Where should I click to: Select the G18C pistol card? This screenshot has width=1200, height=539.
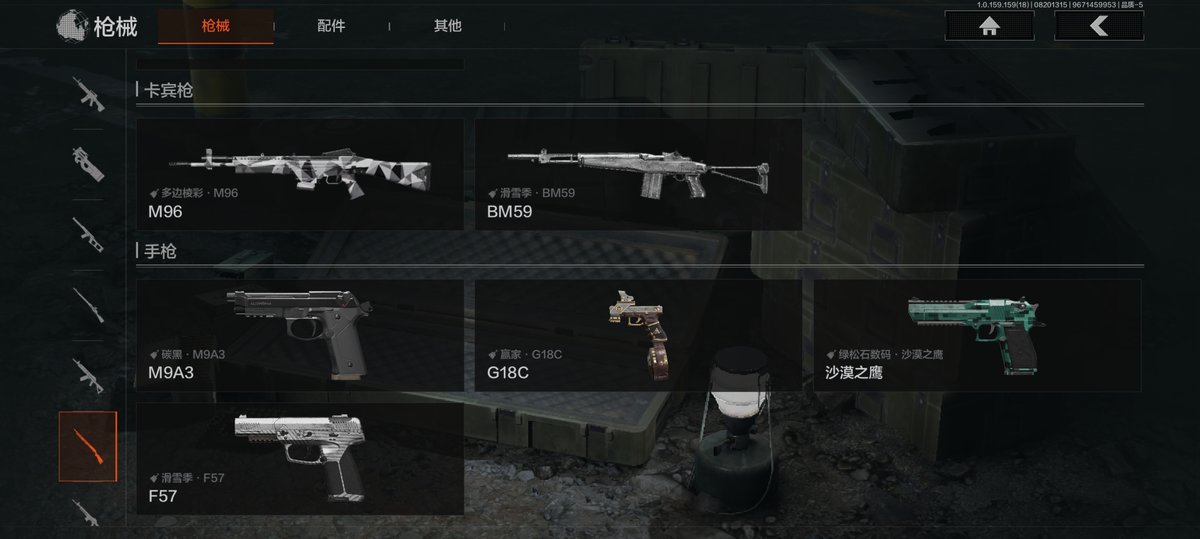tap(638, 335)
